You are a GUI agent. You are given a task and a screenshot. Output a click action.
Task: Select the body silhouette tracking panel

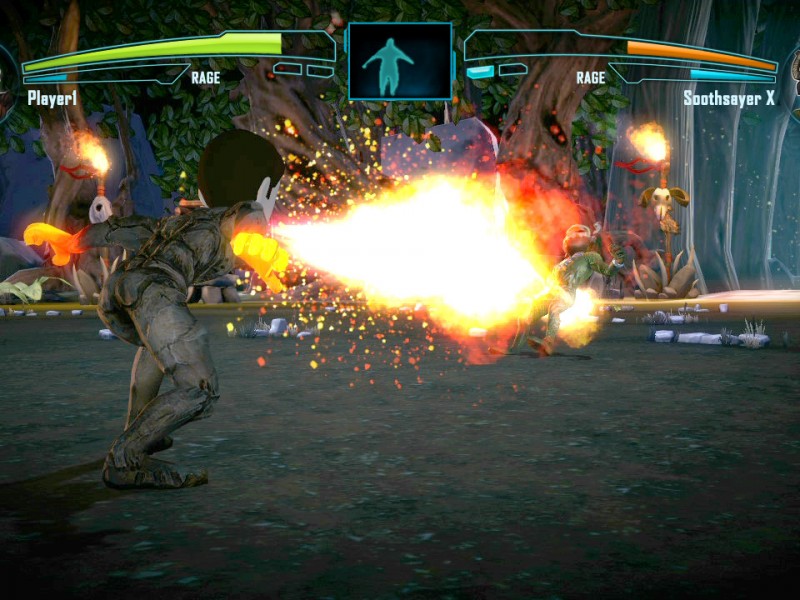click(x=400, y=62)
